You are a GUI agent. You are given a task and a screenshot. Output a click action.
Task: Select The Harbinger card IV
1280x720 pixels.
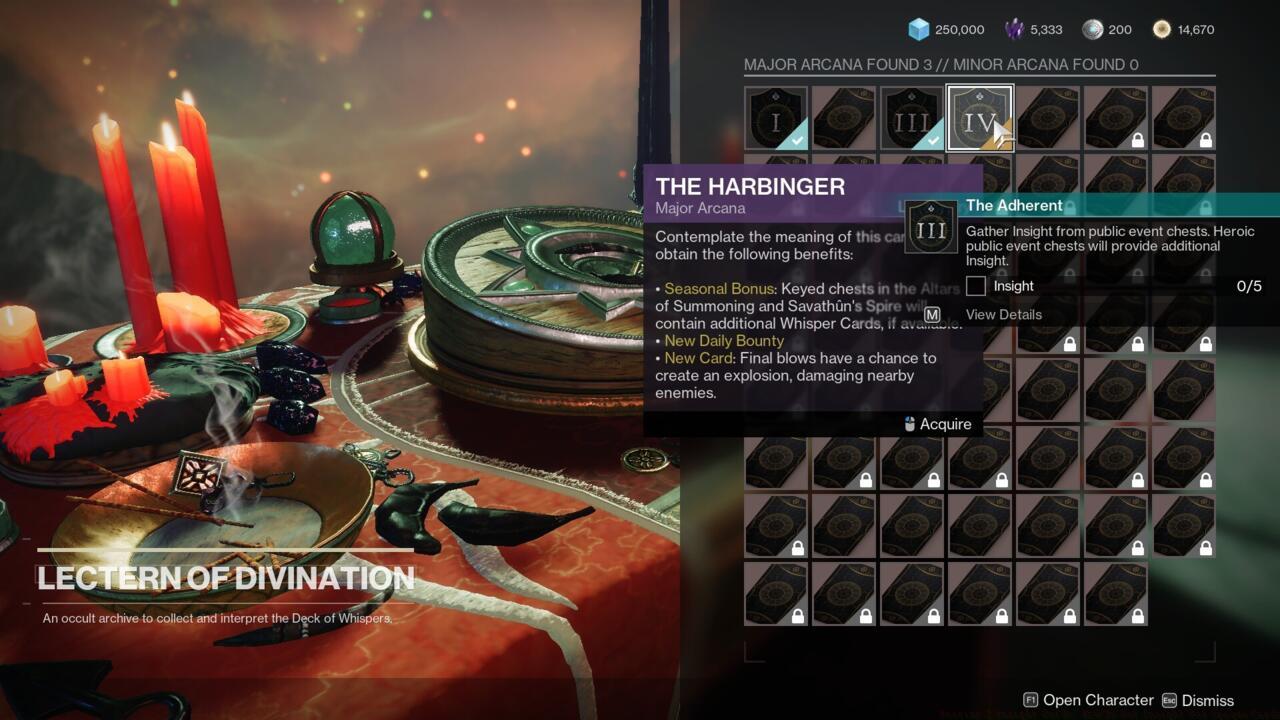click(980, 117)
